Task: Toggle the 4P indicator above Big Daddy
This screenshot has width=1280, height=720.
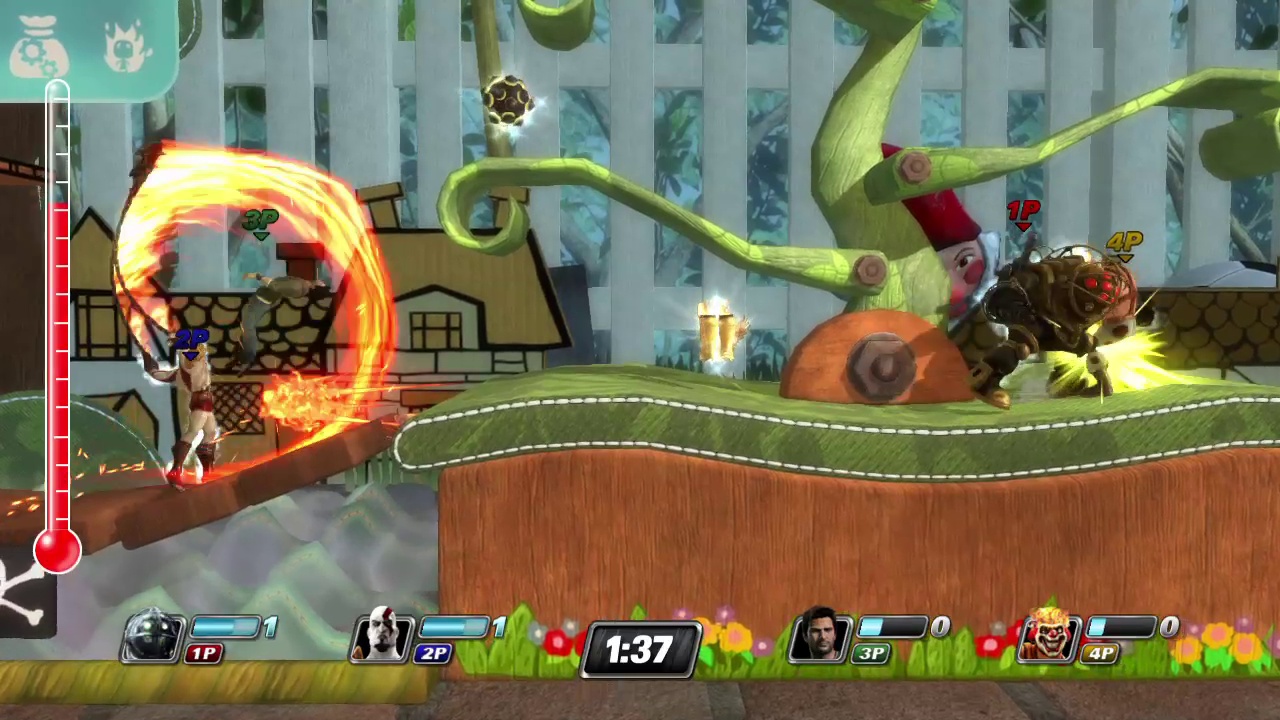Action: [x=1125, y=242]
